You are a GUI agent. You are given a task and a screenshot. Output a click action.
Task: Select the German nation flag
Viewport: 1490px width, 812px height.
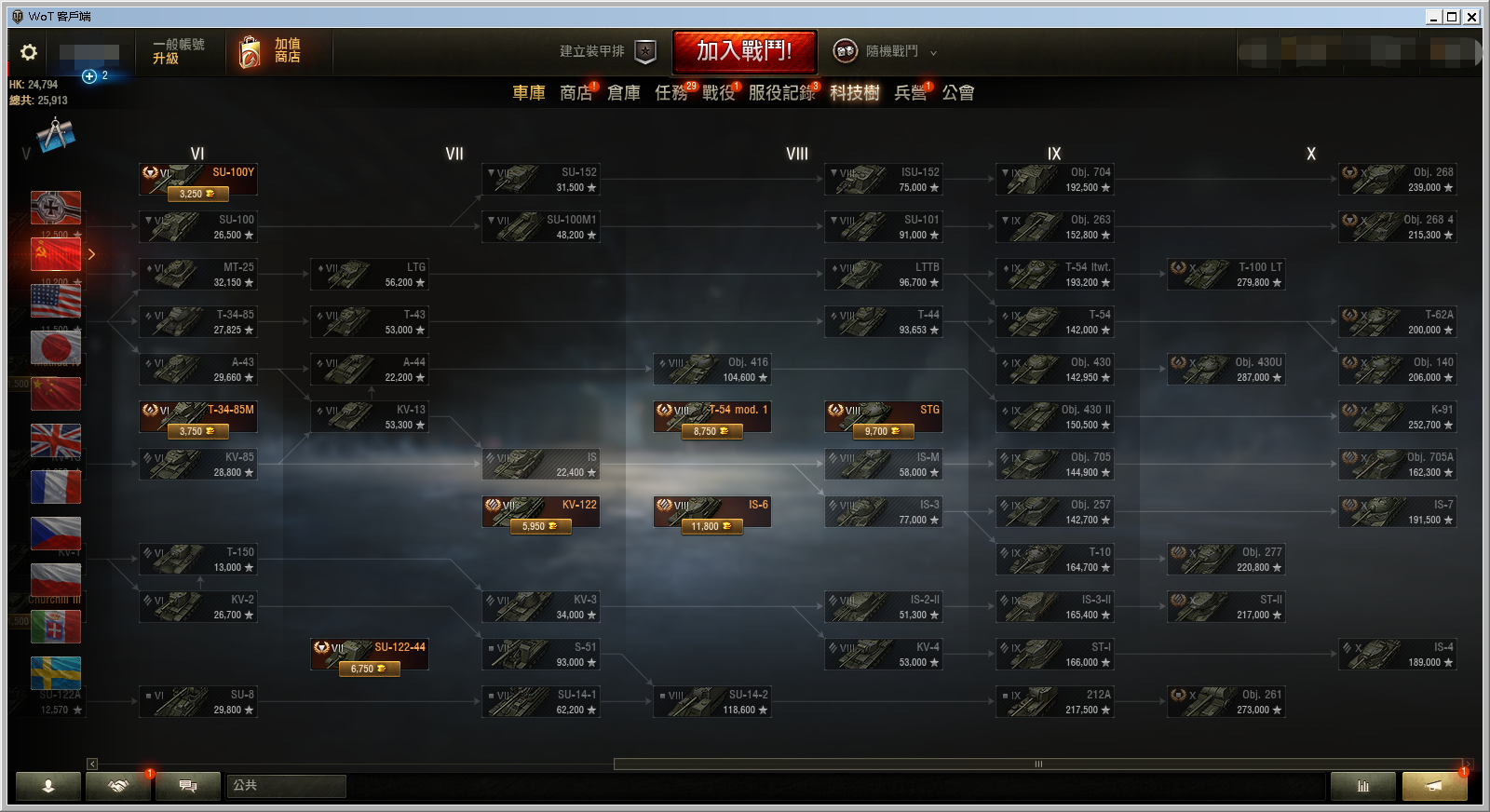[x=56, y=208]
